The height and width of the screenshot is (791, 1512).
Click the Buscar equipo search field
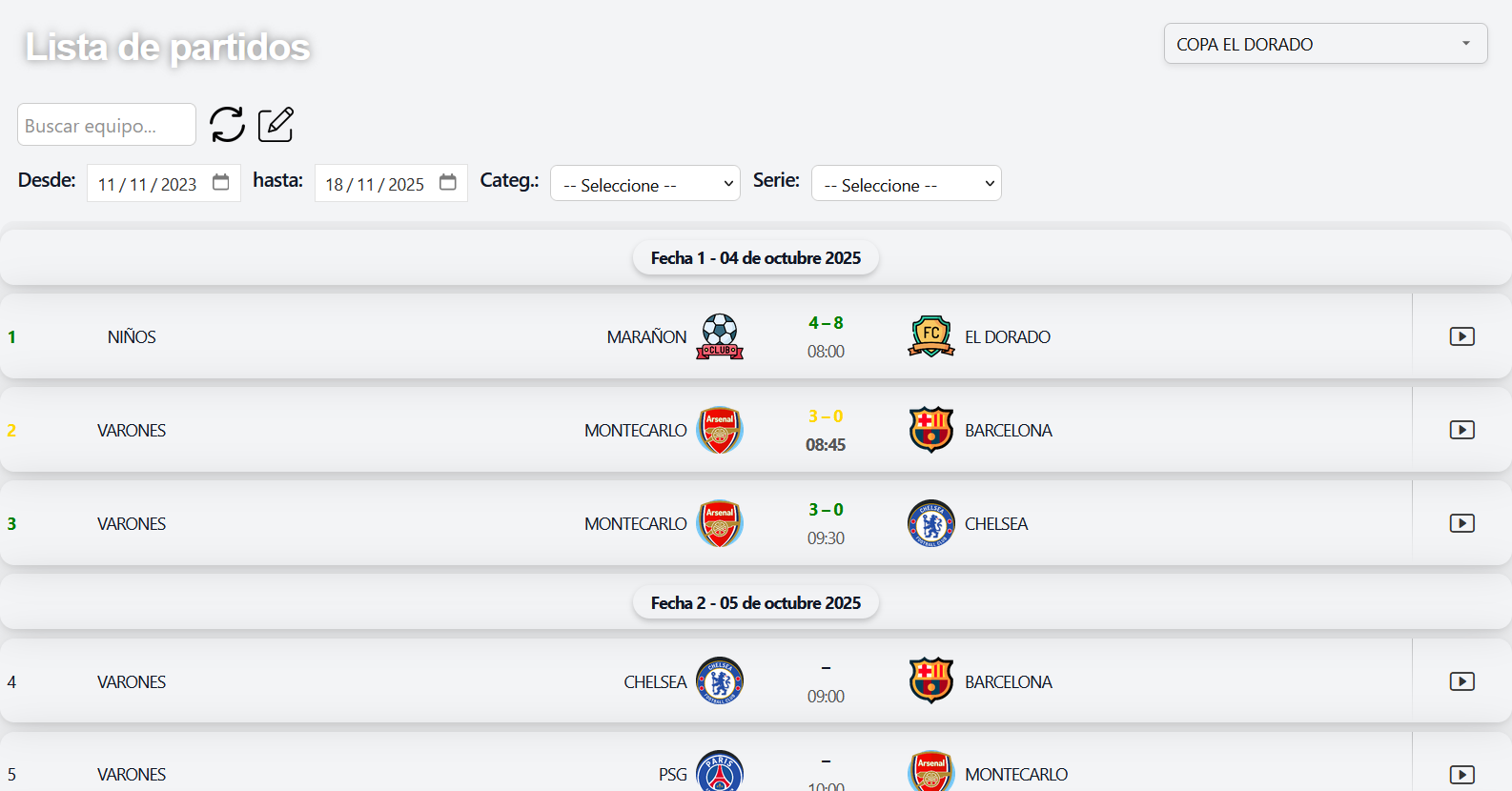tap(106, 124)
